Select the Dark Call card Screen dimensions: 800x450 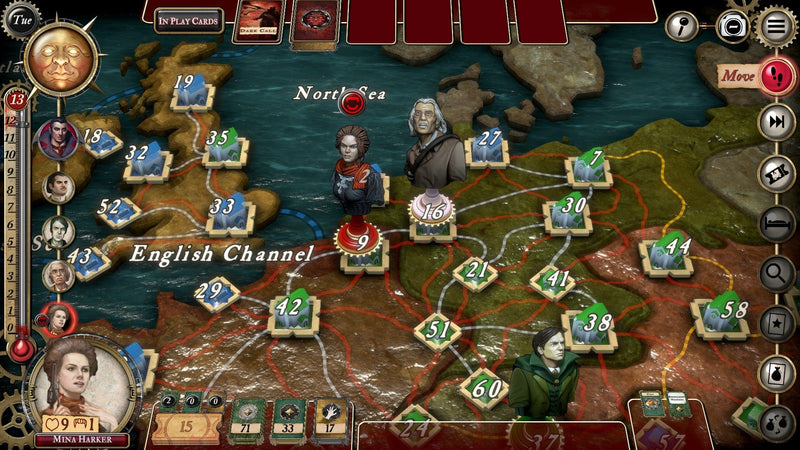[x=258, y=22]
